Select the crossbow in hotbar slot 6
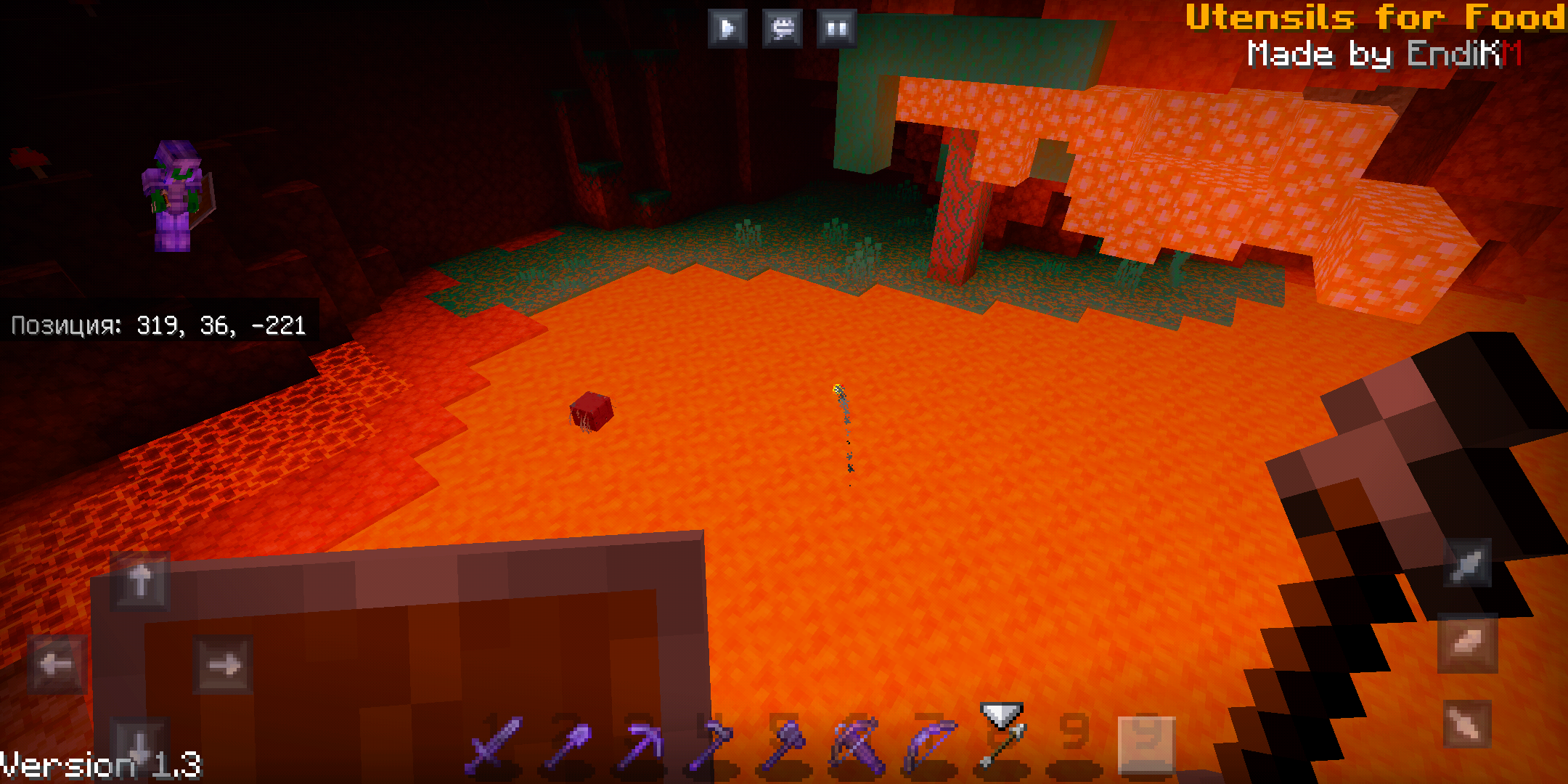The image size is (1568, 784). [857, 748]
